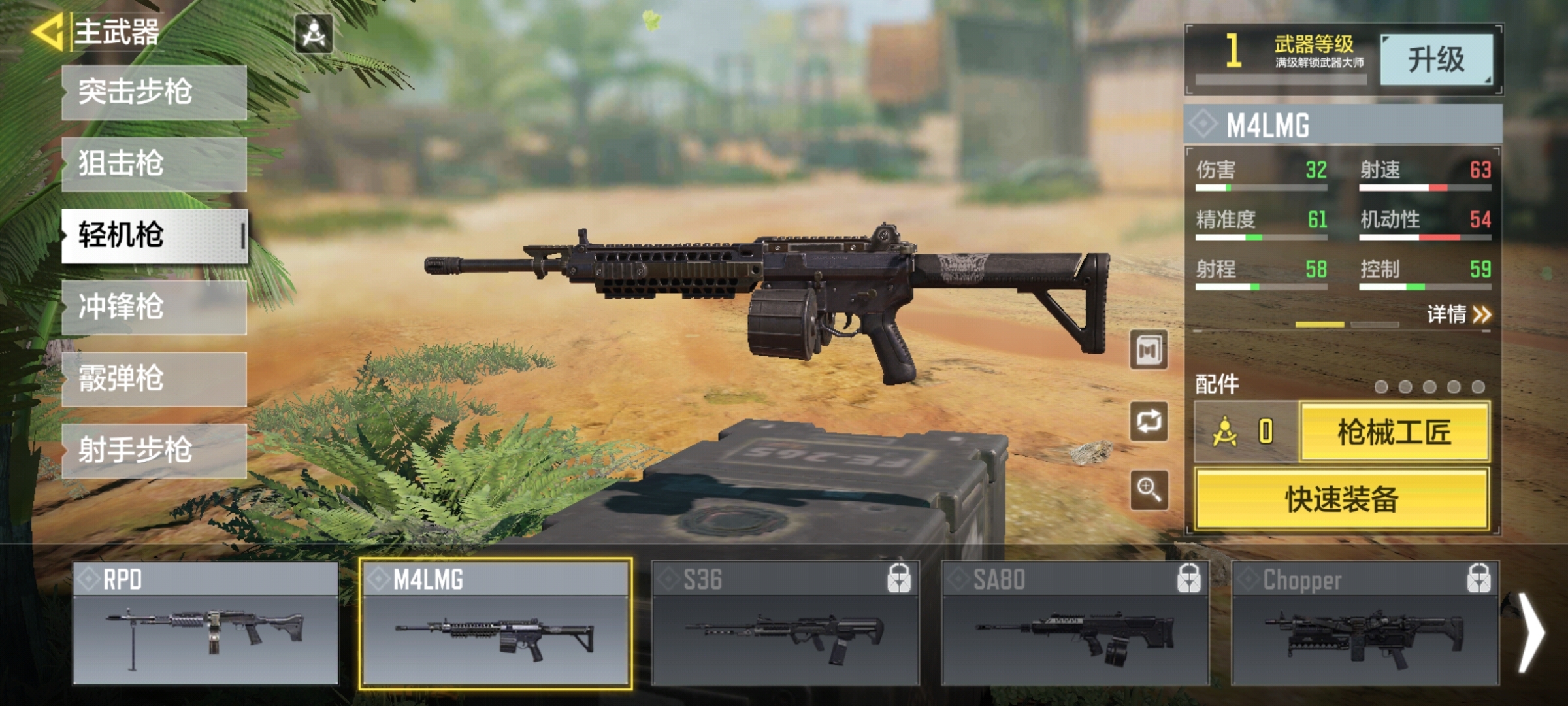Image resolution: width=1568 pixels, height=706 pixels.
Task: Select the locked S36 card
Action: coord(785,624)
